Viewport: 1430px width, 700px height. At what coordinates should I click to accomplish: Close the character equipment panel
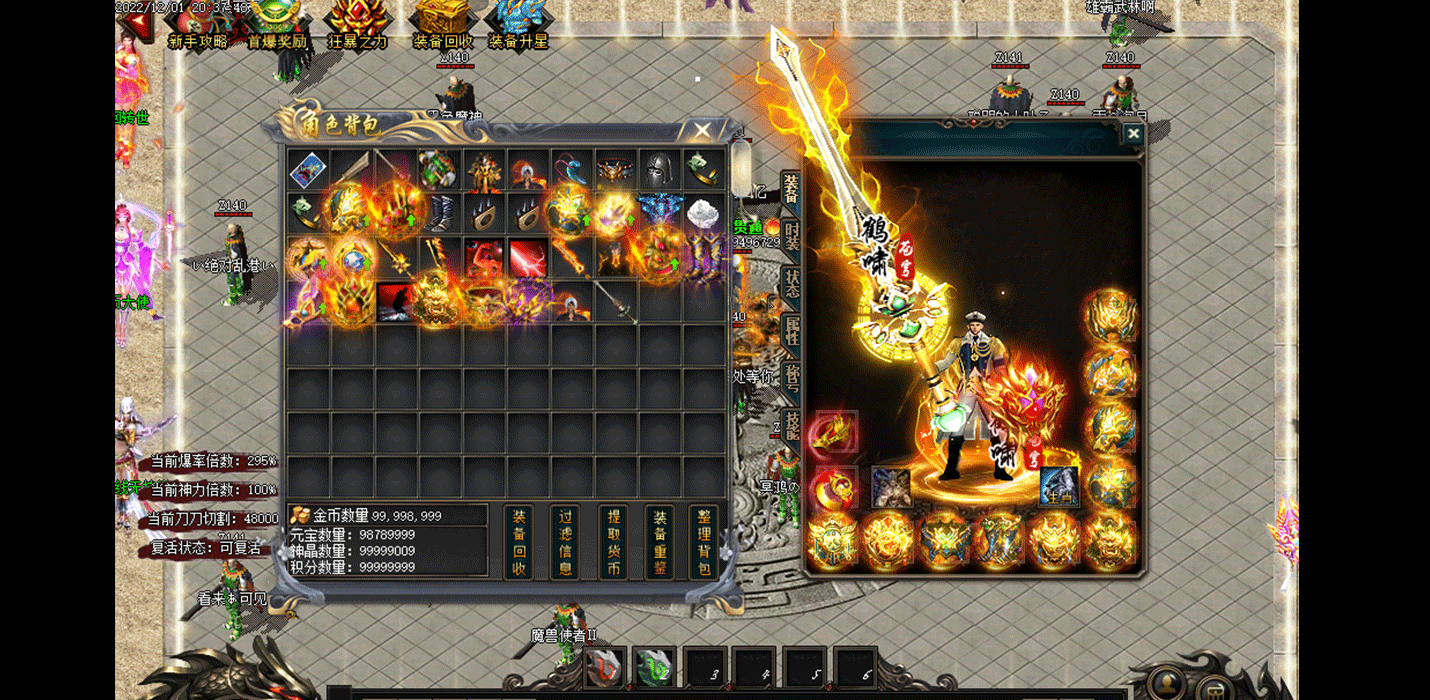point(1132,134)
